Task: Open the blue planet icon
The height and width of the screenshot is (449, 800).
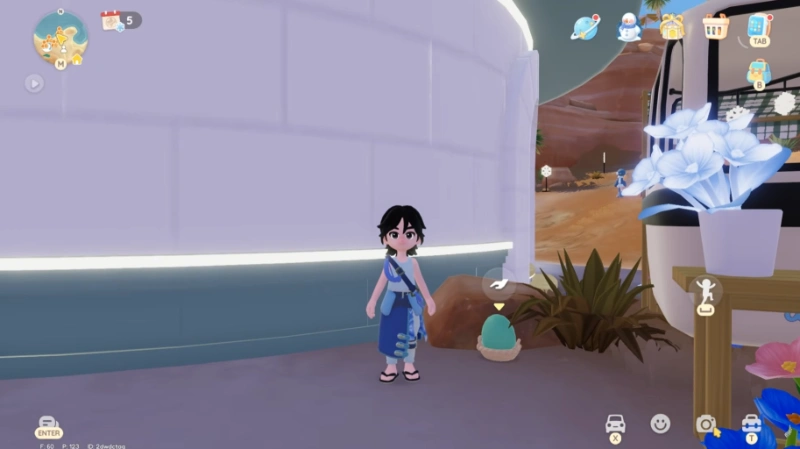Action: [584, 27]
